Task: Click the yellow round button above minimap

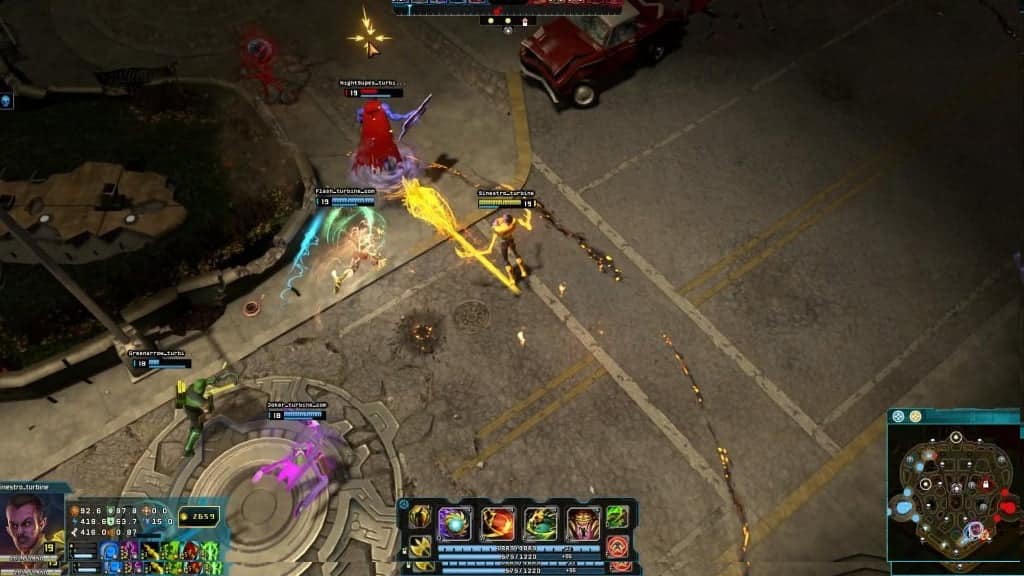Action: 915,416
